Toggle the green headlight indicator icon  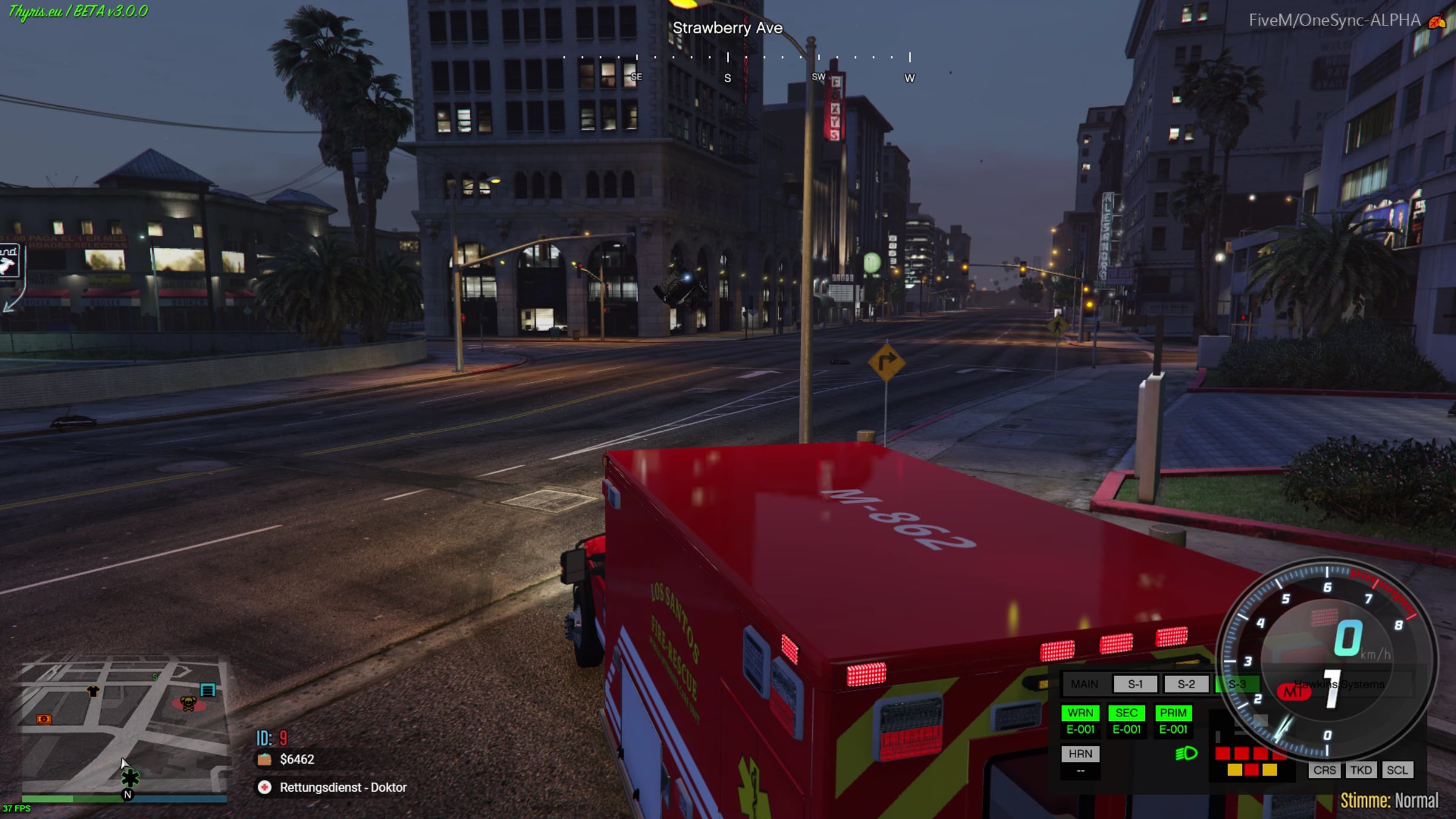click(x=1186, y=754)
